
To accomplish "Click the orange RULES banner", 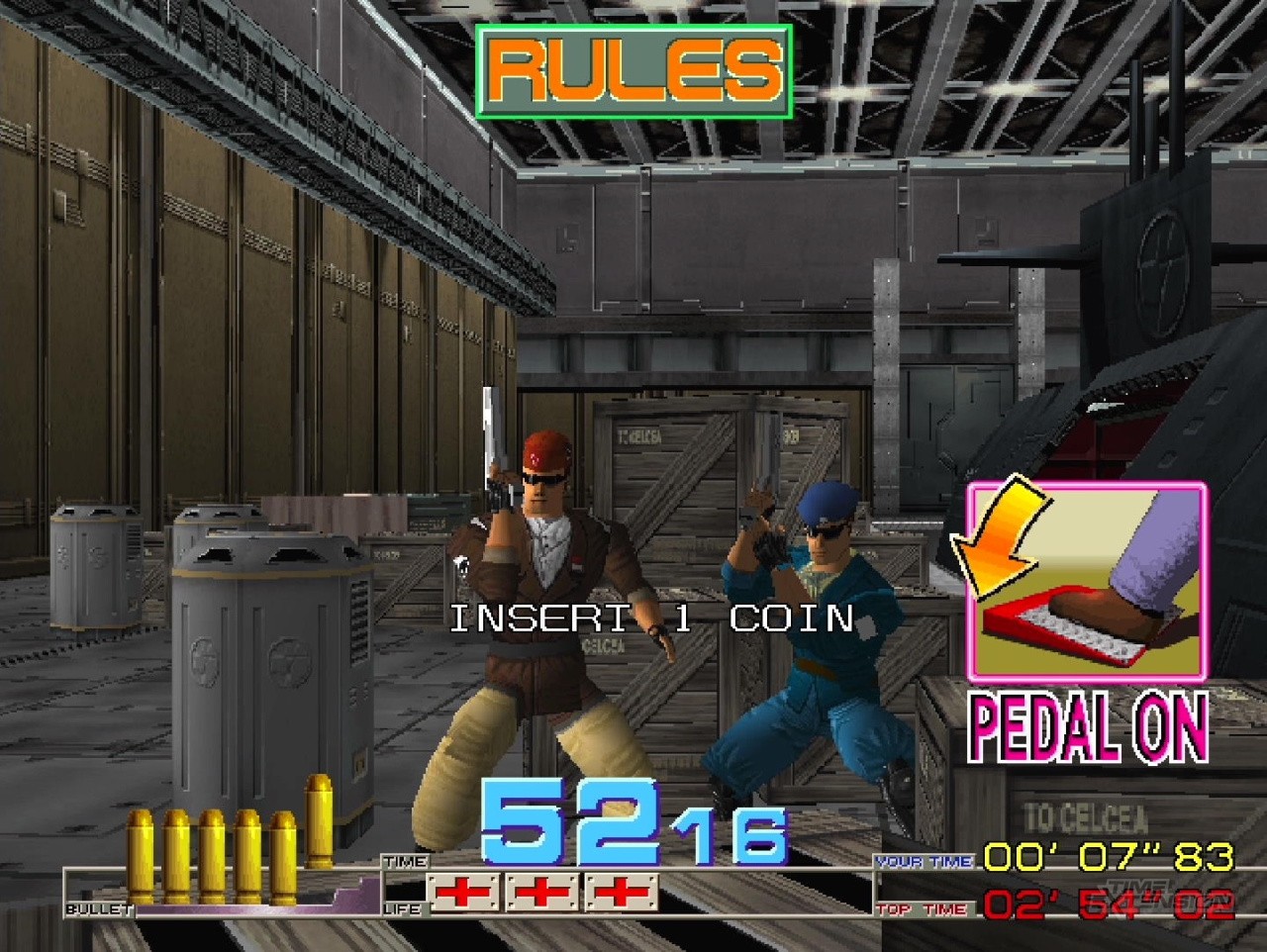I will point(633,71).
